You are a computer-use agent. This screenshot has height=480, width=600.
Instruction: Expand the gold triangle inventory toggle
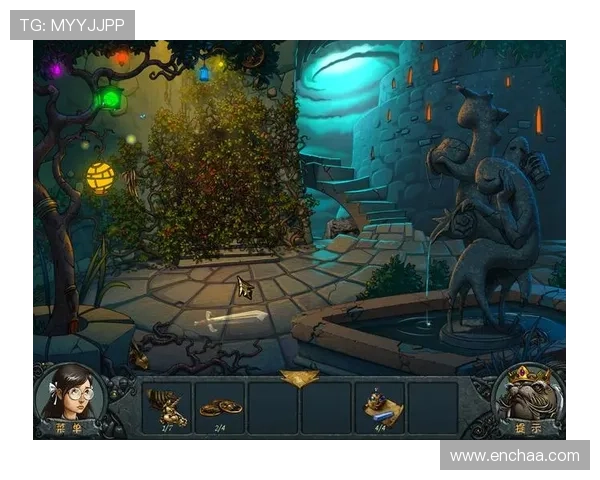299,378
